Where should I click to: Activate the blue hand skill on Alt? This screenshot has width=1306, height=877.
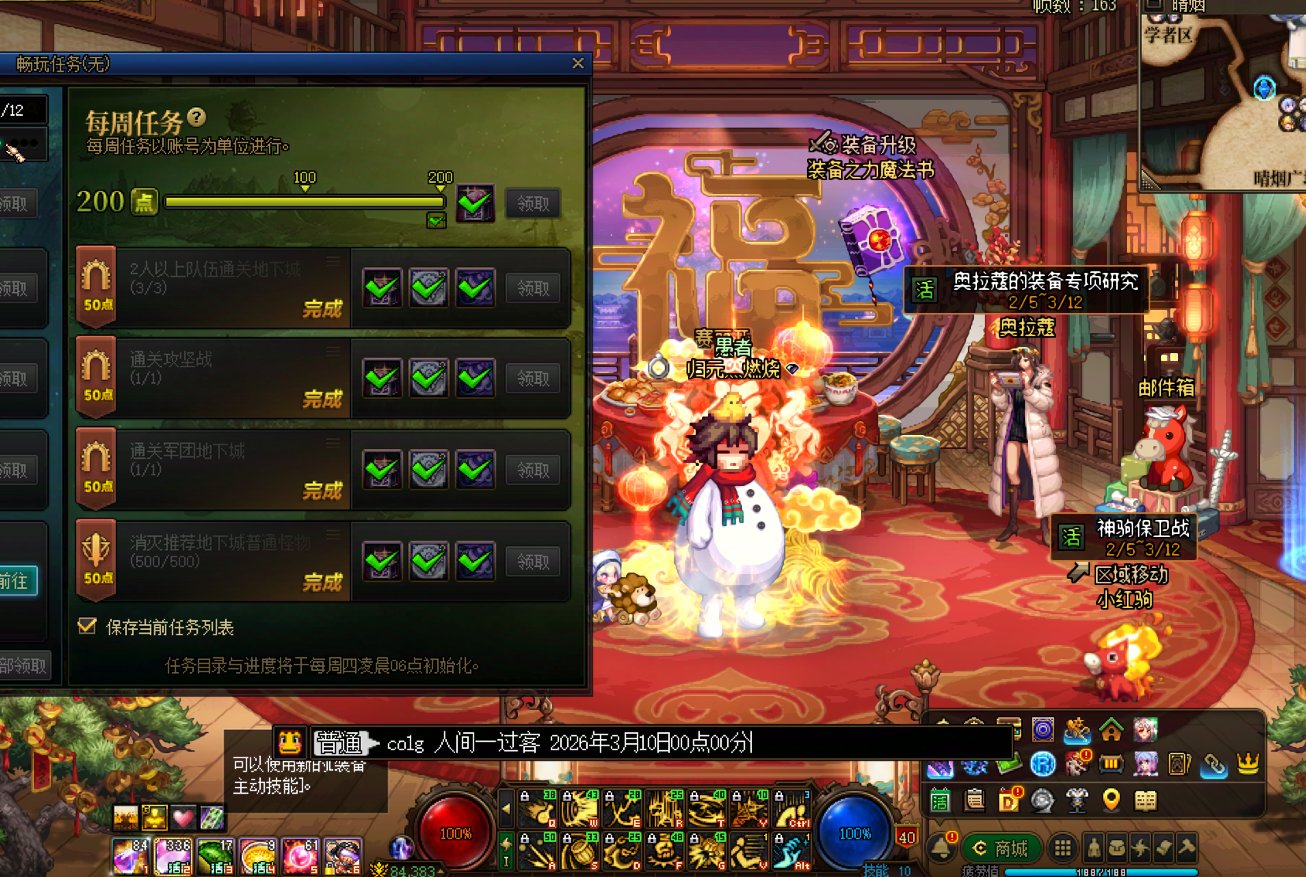click(x=790, y=851)
